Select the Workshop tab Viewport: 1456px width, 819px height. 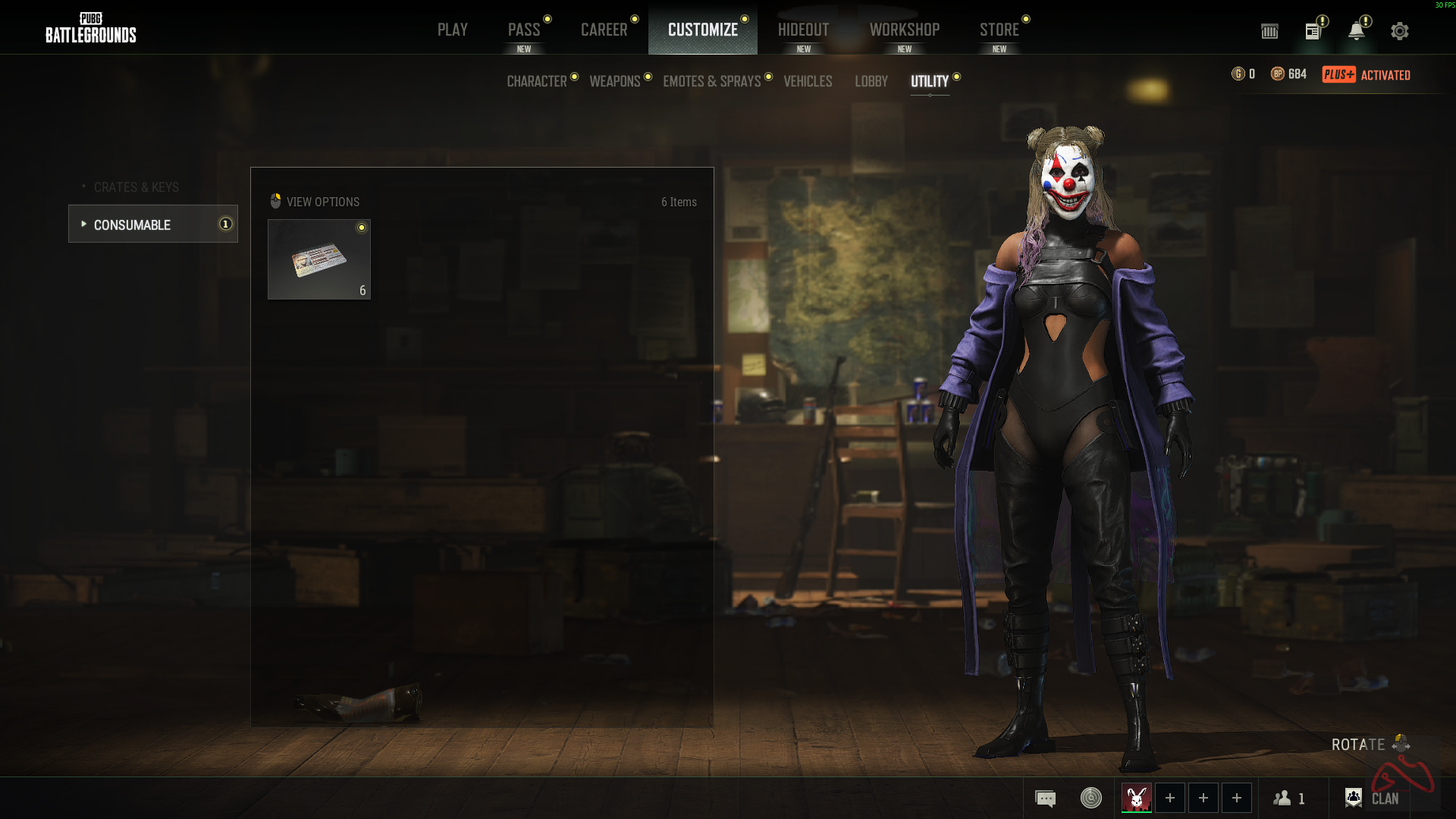click(904, 30)
